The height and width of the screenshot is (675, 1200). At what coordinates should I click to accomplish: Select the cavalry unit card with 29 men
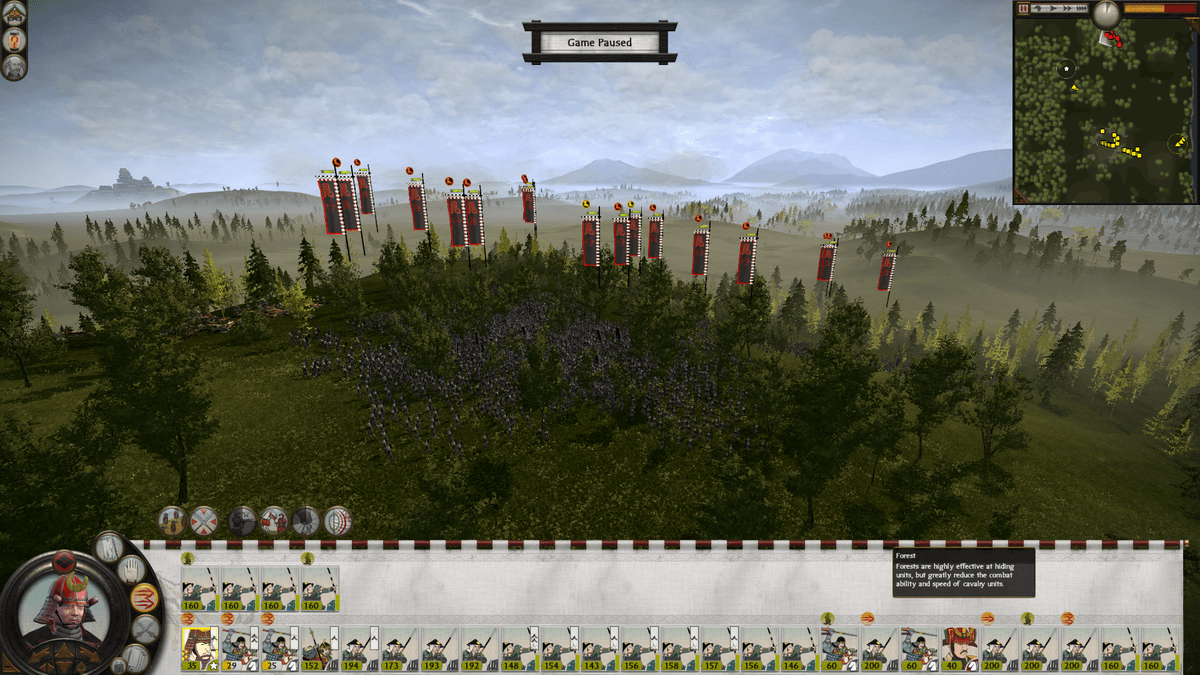[x=240, y=648]
